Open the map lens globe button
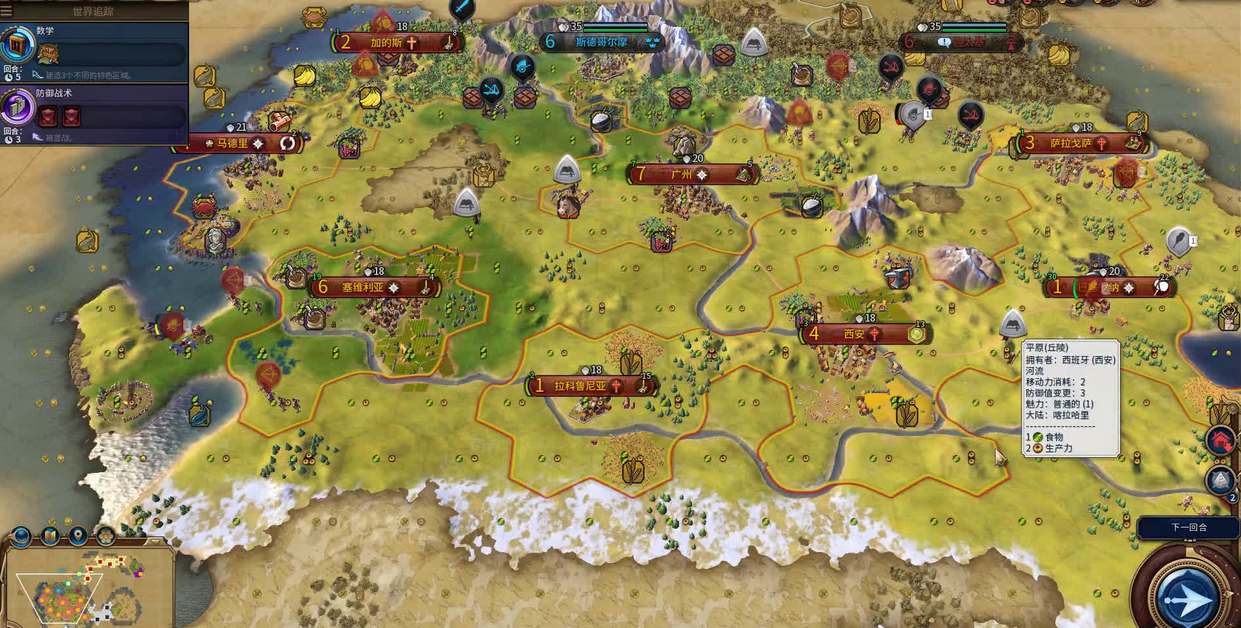Screen dimensions: 1241x628 pyautogui.click(x=23, y=536)
